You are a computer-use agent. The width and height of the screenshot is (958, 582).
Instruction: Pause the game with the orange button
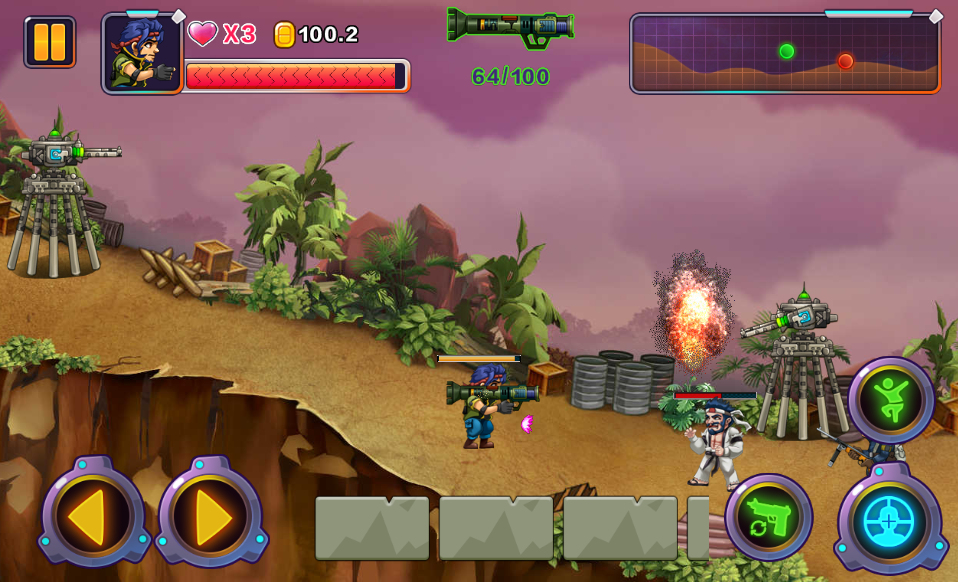click(49, 42)
